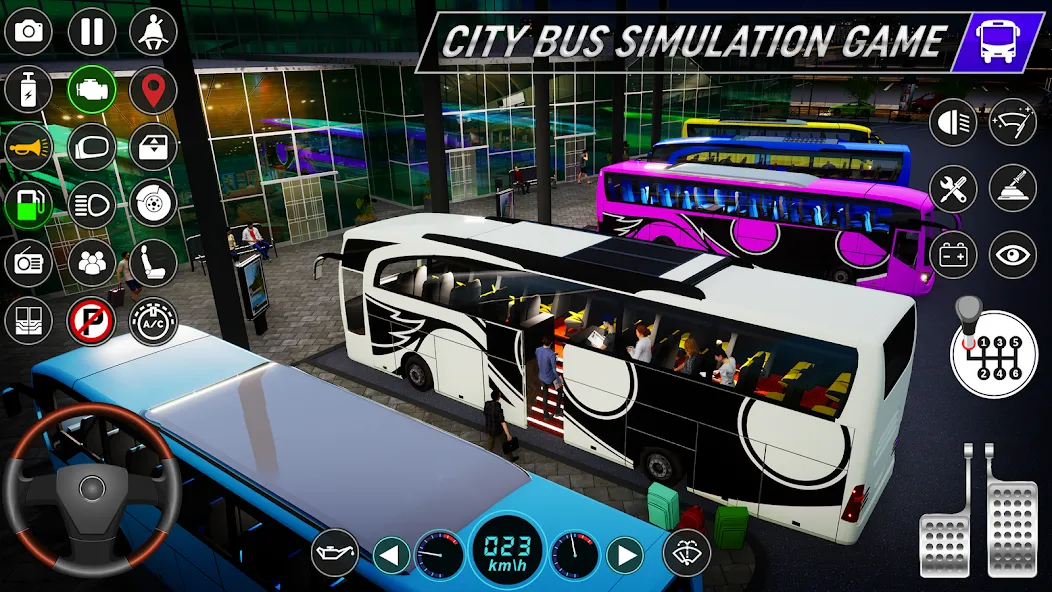1052x592 pixels.
Task: Select the side mirror icon
Action: point(91,147)
